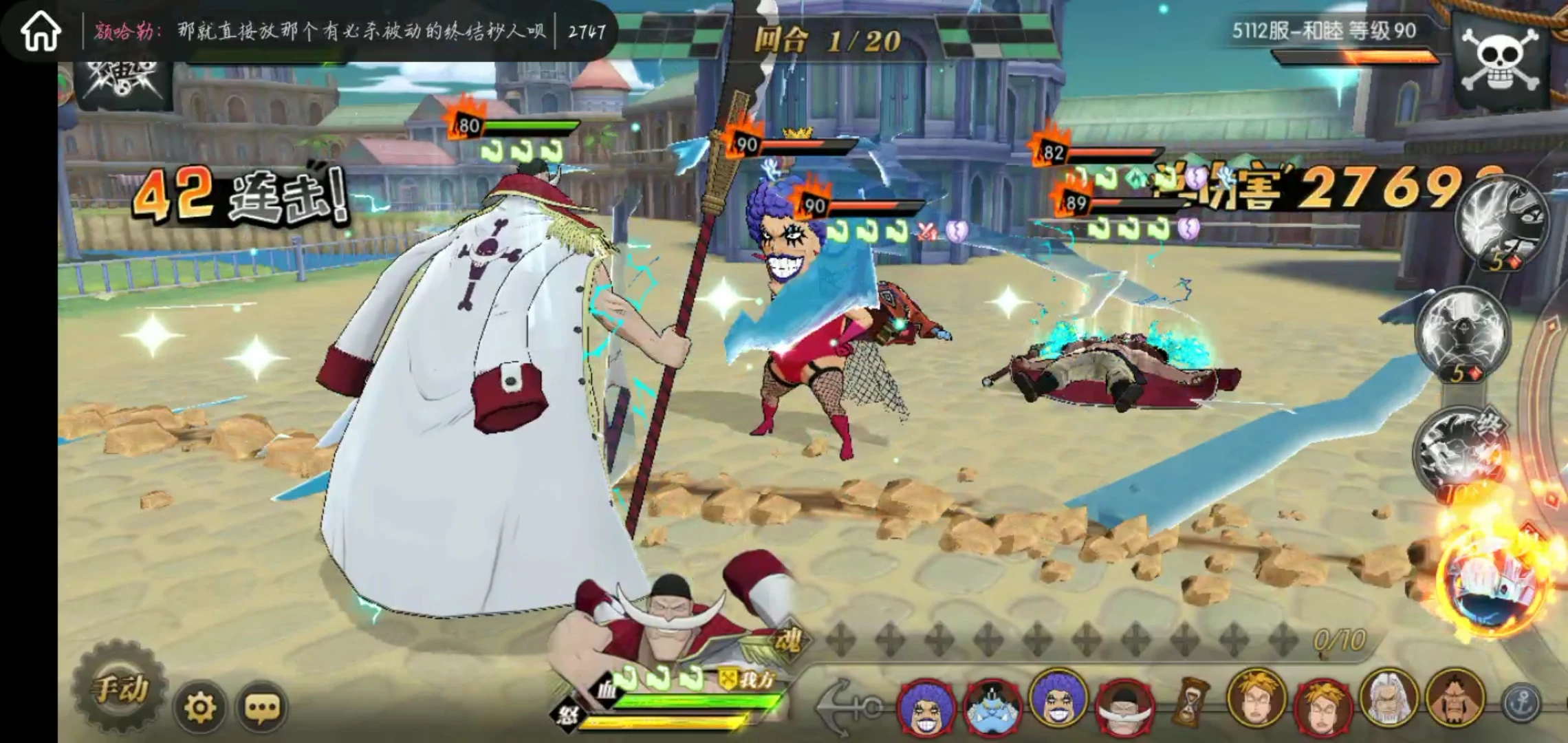Image resolution: width=1568 pixels, height=743 pixels.
Task: Tap the round anchor button at bar end
Action: tap(1522, 702)
